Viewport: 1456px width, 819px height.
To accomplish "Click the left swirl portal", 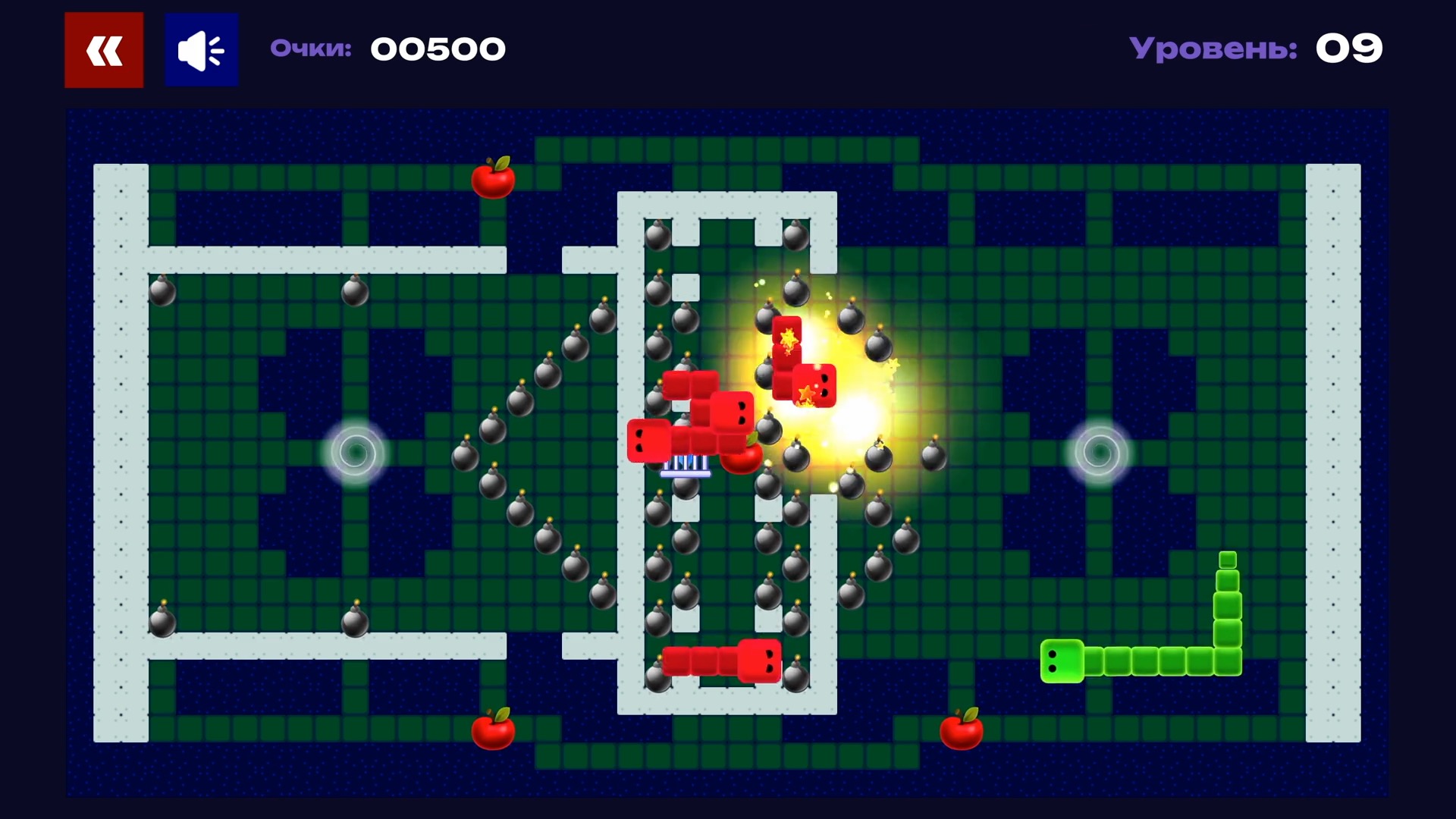I will point(355,453).
